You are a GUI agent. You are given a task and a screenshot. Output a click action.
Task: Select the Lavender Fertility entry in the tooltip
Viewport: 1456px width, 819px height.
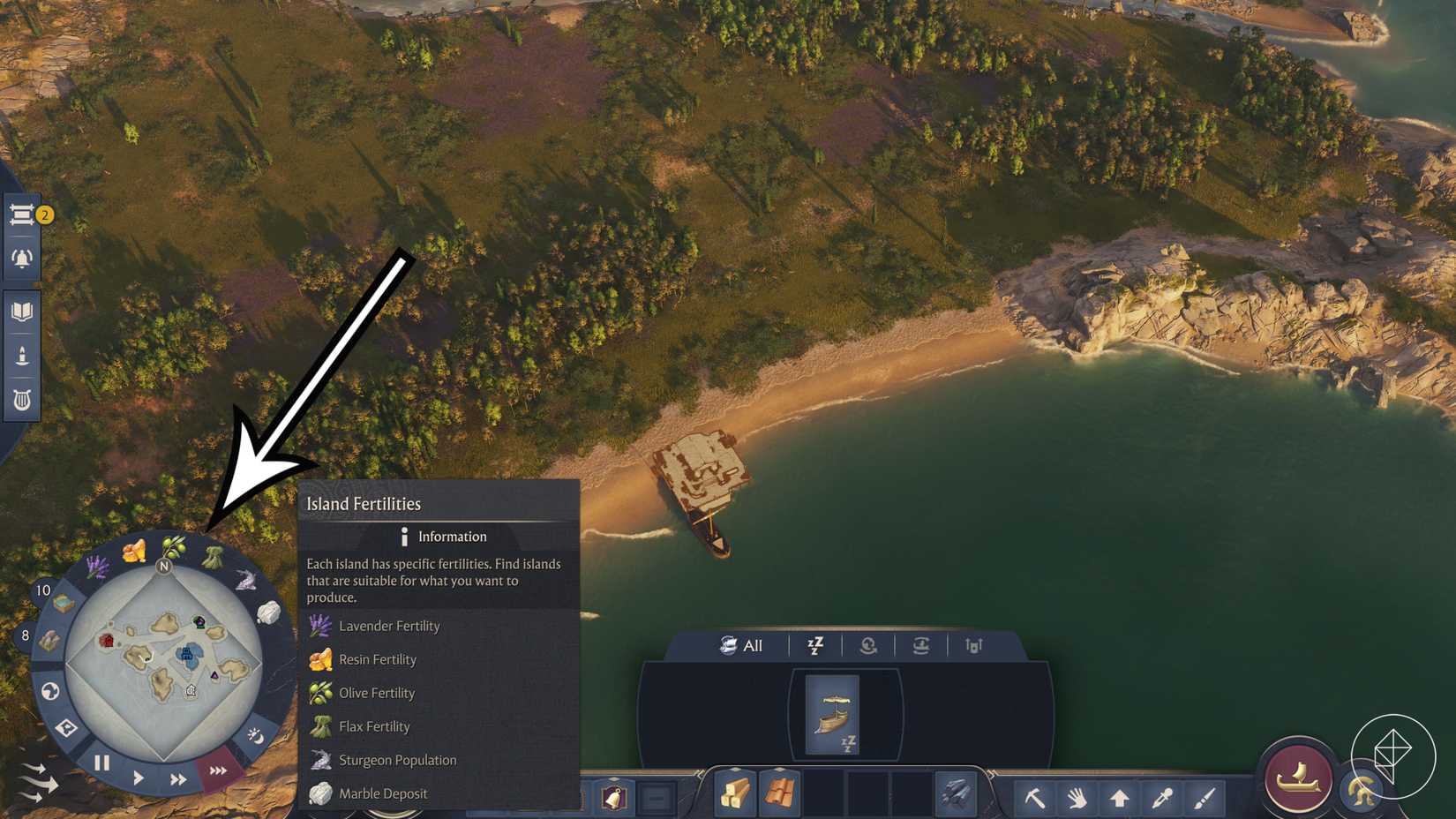[x=388, y=626]
